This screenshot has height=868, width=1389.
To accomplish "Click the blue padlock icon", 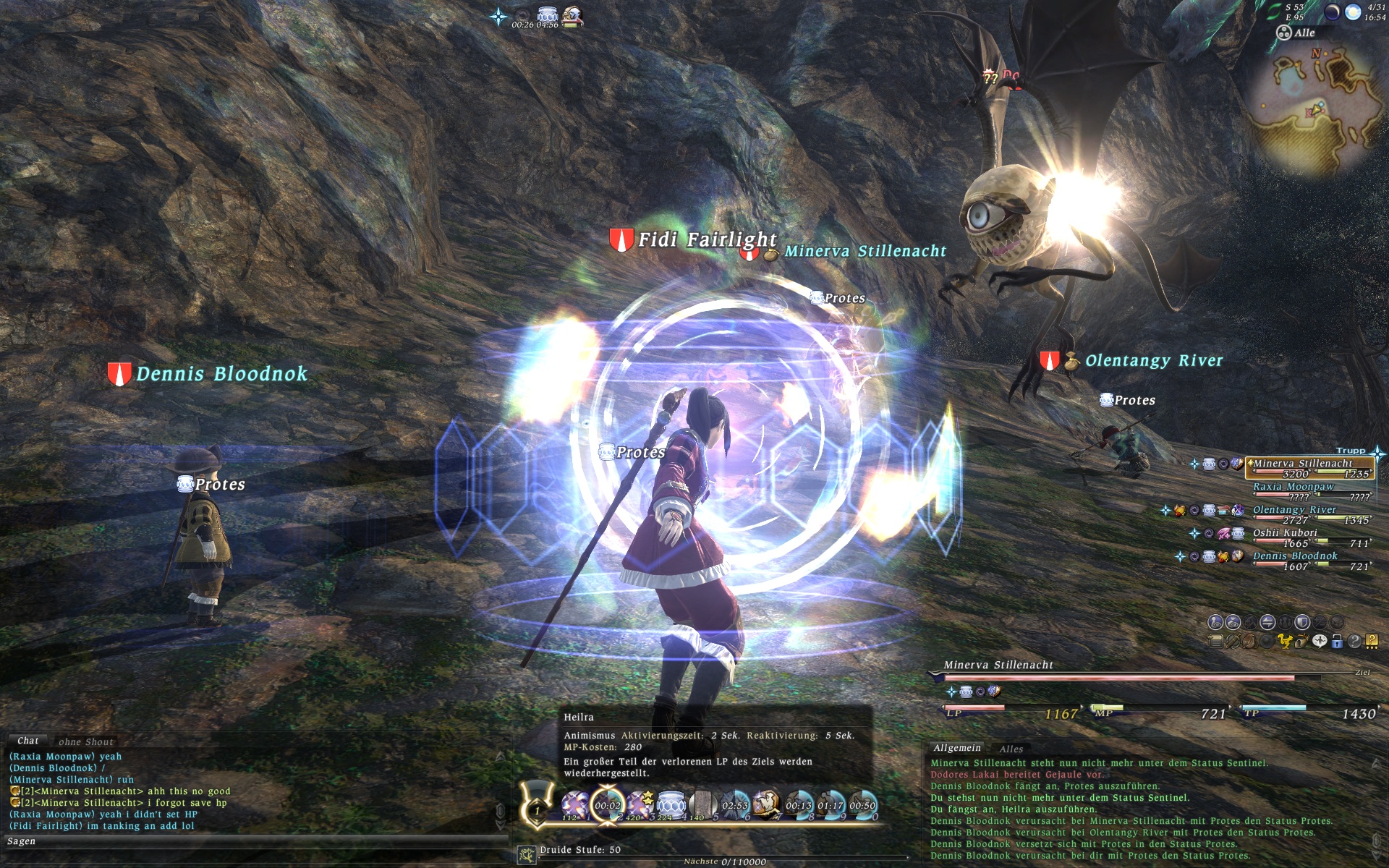I will pos(1337,641).
